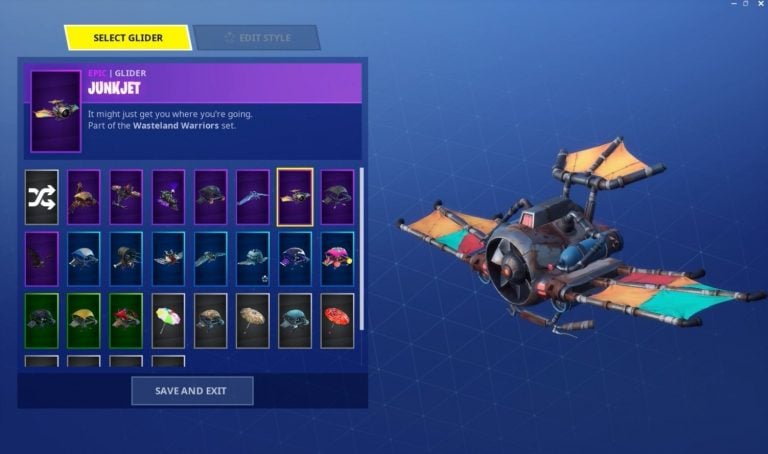Pick the pink balloon glider
The width and height of the screenshot is (768, 454).
pyautogui.click(x=337, y=259)
